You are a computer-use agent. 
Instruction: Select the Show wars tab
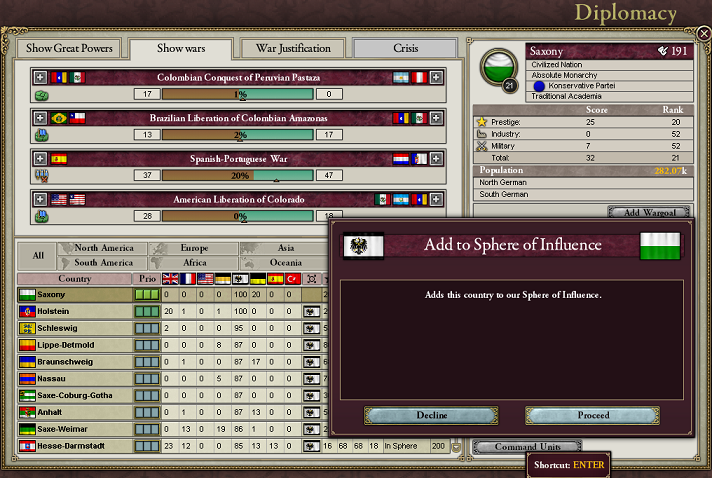181,48
